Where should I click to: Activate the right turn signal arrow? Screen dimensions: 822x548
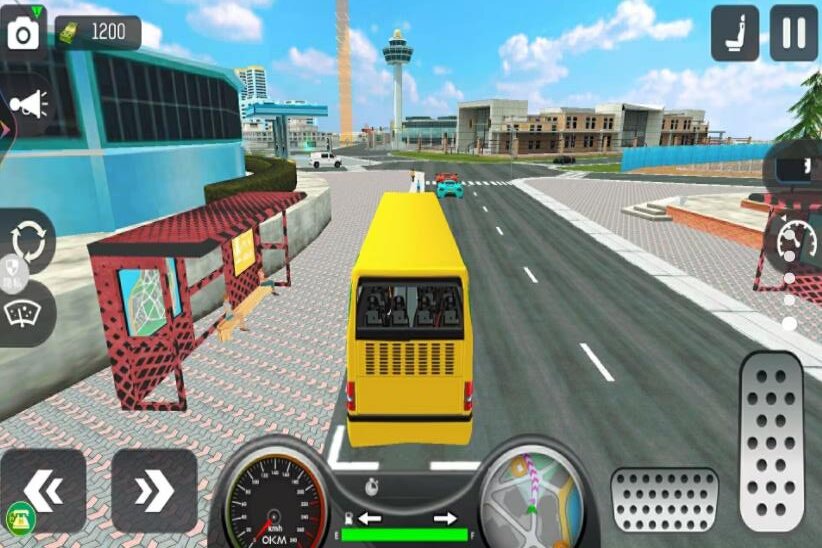445,518
